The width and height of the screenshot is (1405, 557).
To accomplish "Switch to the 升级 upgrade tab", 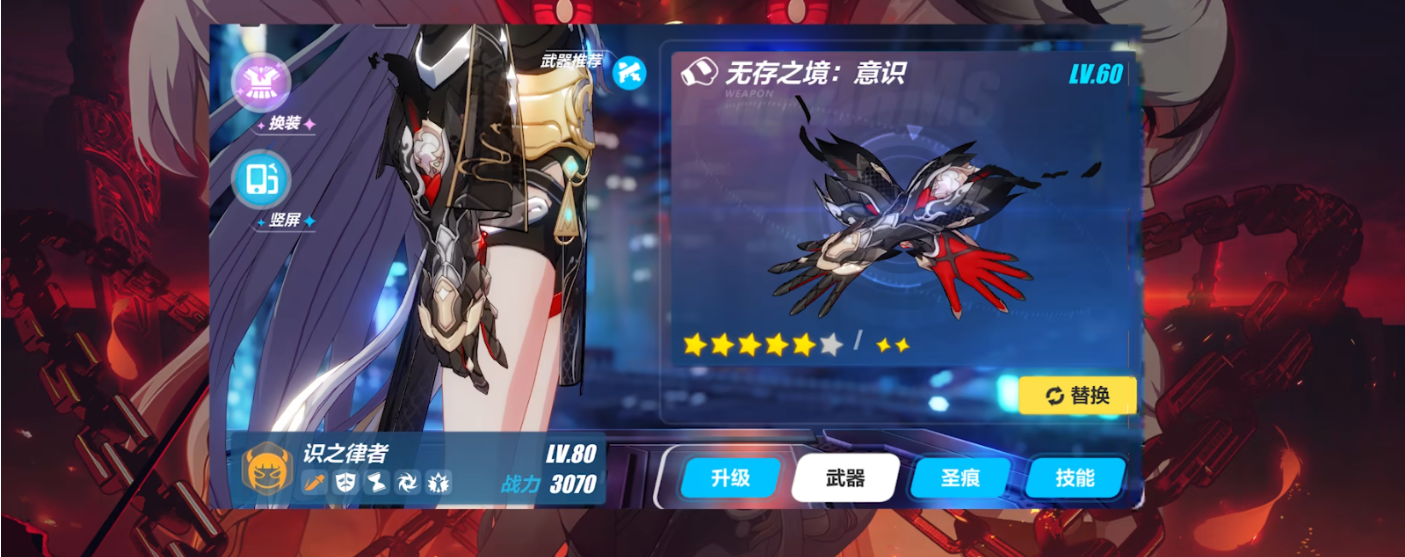I will 730,478.
